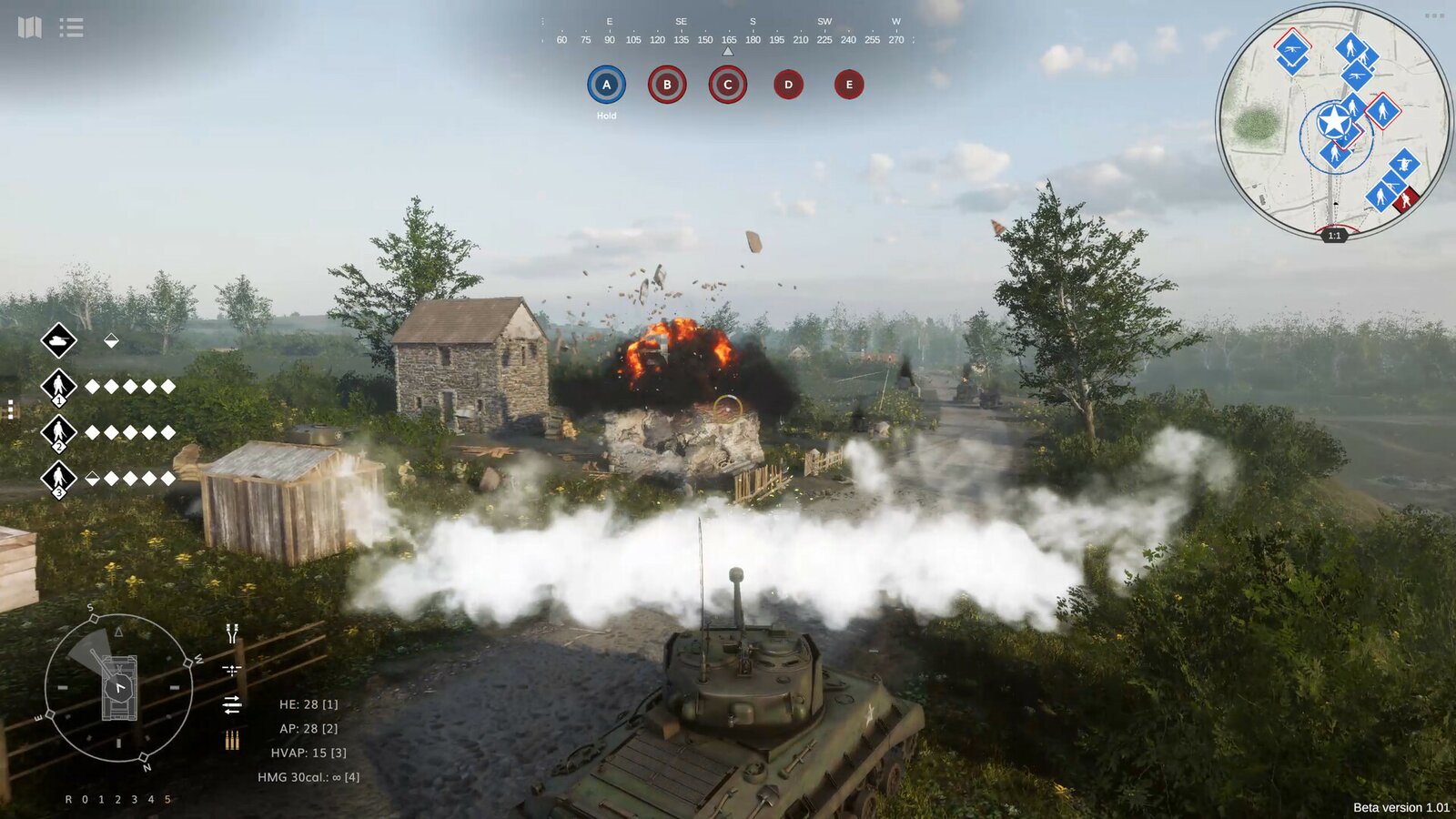Select objective point A marked Hold
Viewport: 1456px width, 819px height.
[x=606, y=85]
